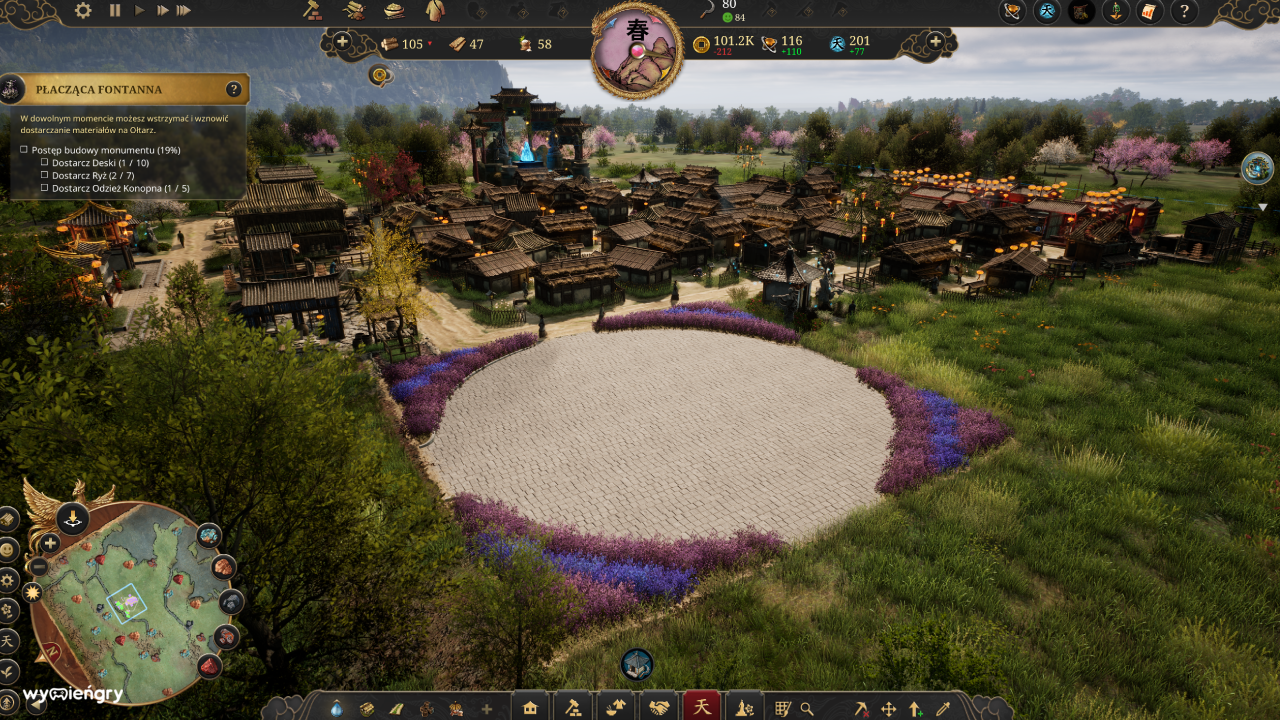Open the statistics chart icon top right
The image size is (1280, 720).
click(x=1149, y=13)
